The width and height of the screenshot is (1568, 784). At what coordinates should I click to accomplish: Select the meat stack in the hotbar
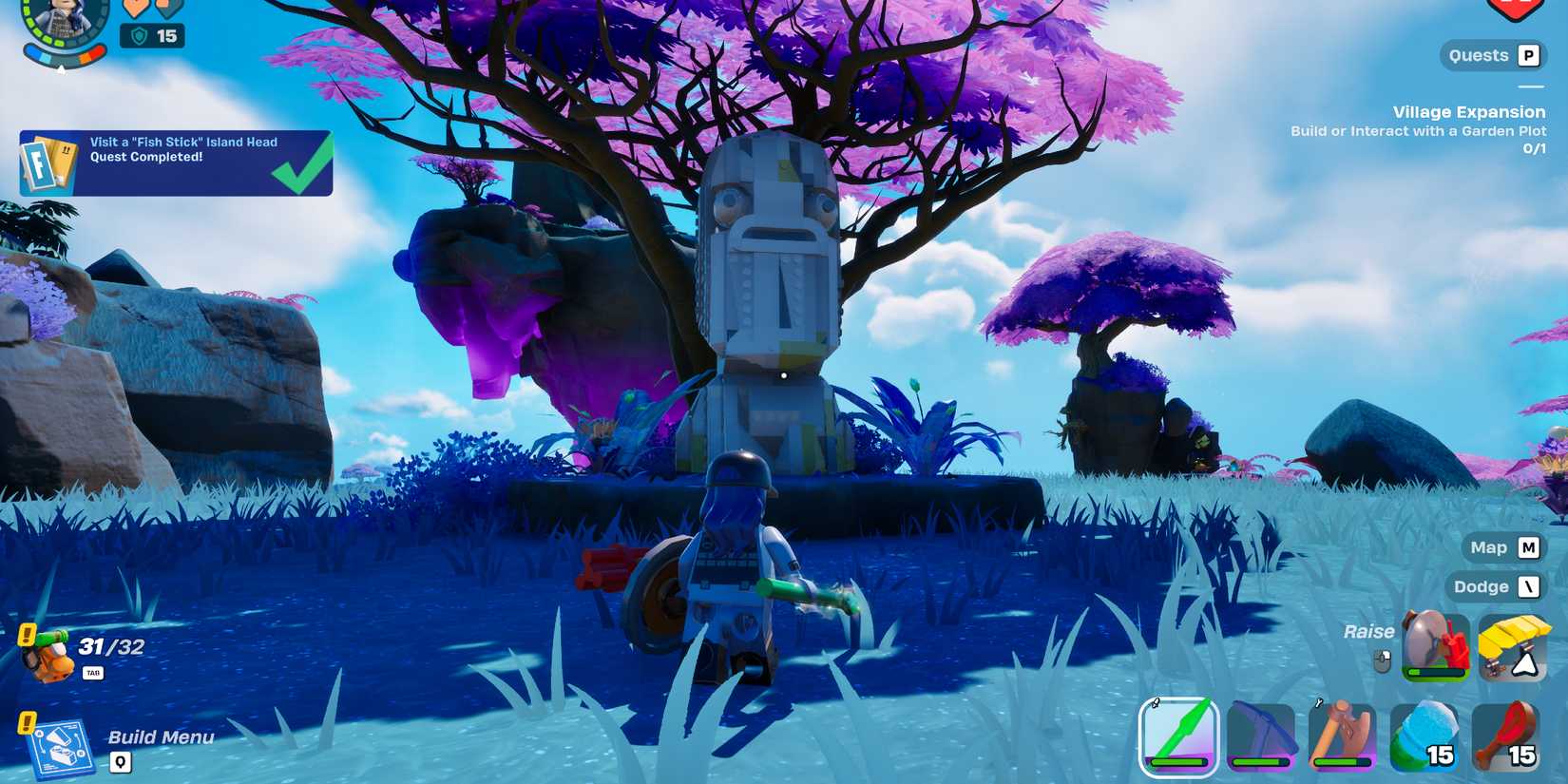[1506, 736]
